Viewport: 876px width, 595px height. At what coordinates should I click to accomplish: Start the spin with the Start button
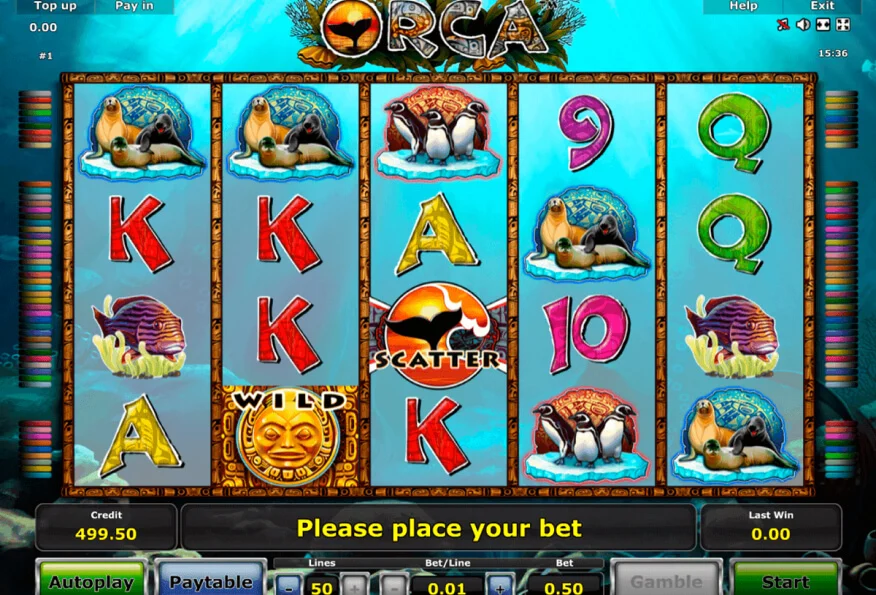[785, 581]
